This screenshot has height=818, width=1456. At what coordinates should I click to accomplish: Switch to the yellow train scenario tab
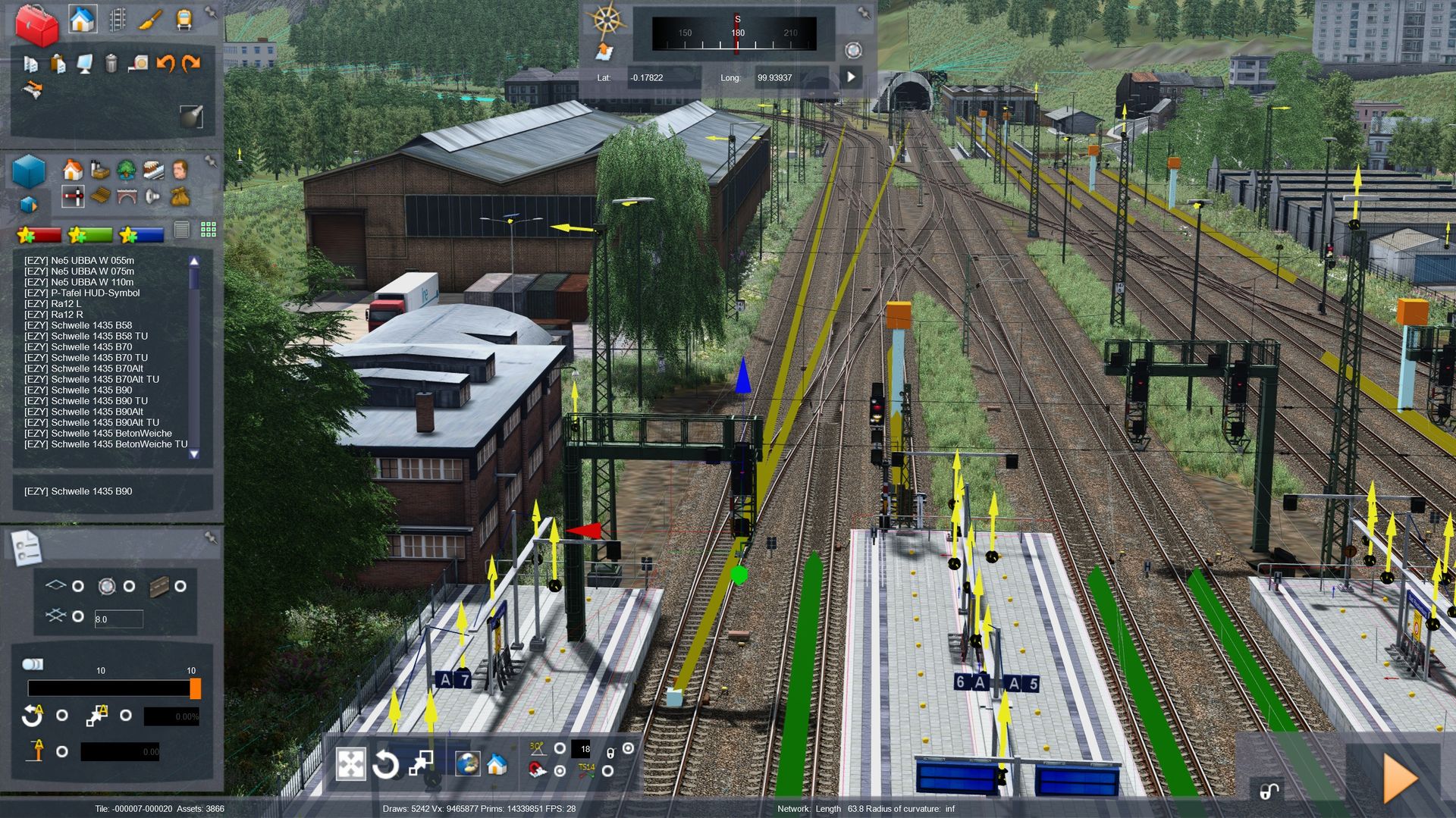[184, 20]
